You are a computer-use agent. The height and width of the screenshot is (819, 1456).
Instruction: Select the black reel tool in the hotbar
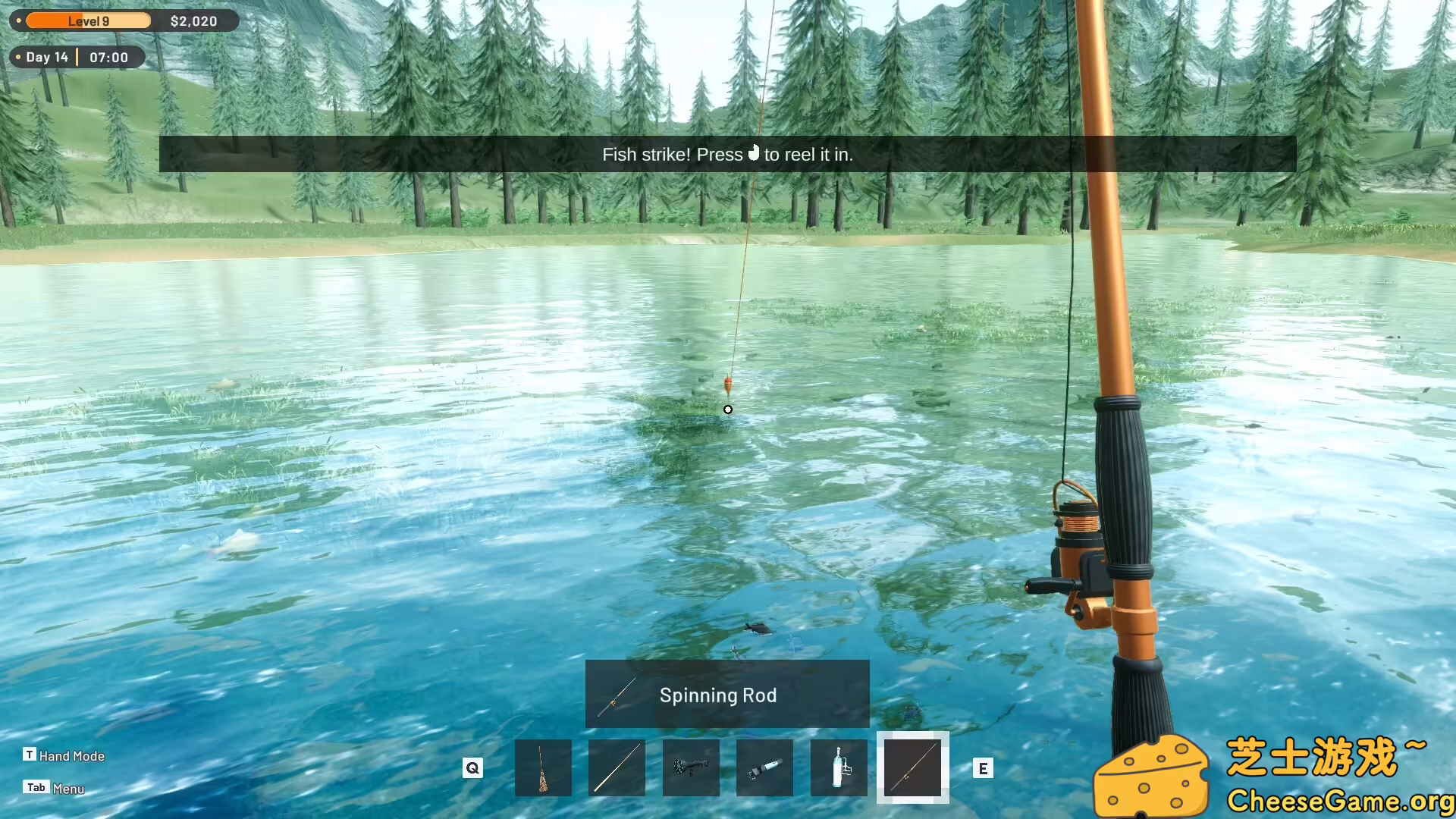pyautogui.click(x=691, y=767)
